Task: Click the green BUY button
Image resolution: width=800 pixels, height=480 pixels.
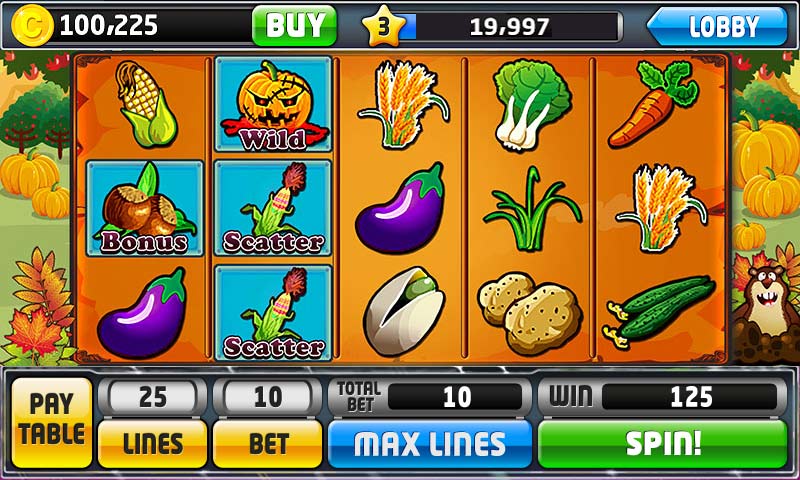Action: click(294, 25)
